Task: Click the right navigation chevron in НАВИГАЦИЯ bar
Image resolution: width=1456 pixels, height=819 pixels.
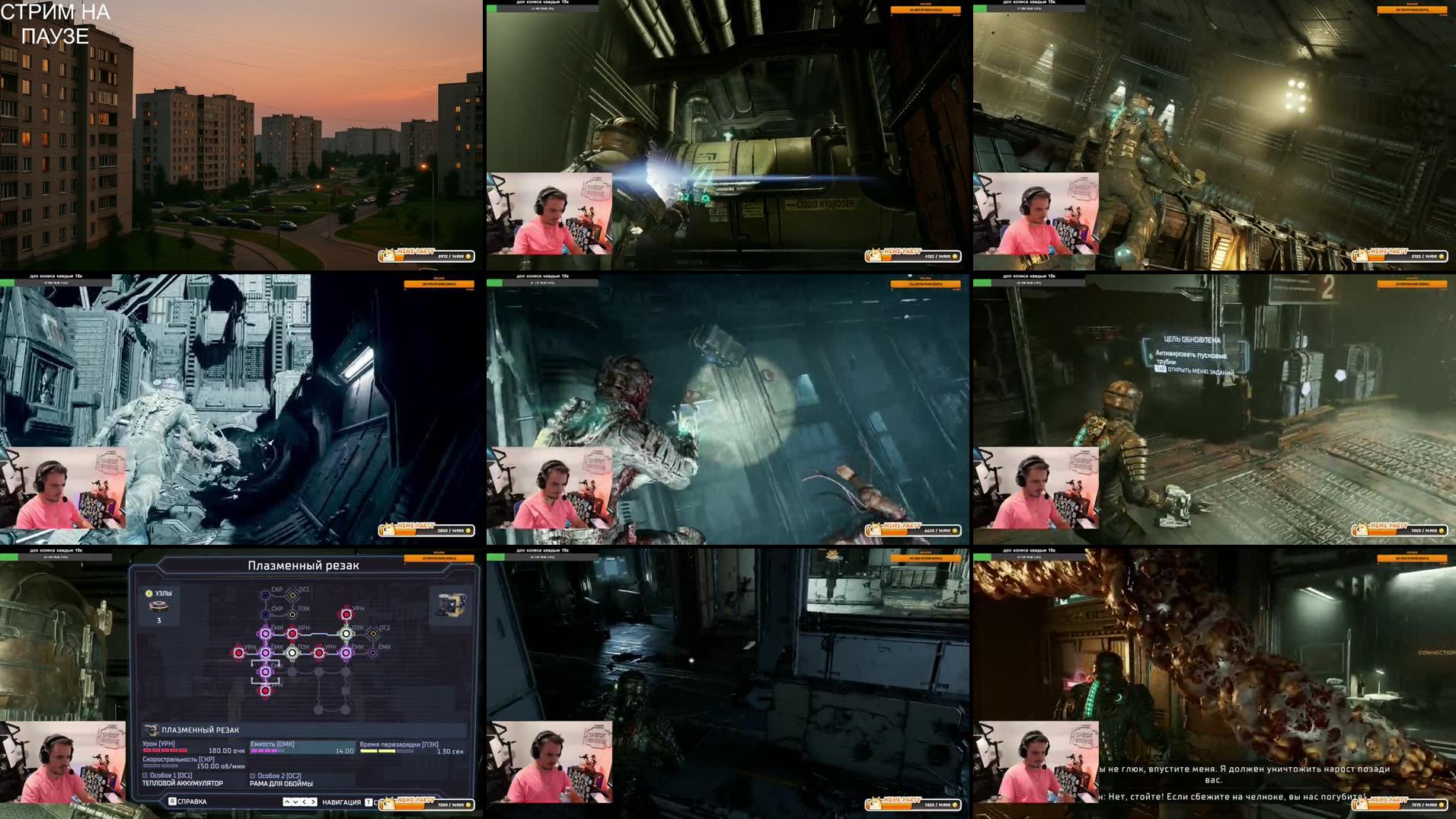Action: point(314,803)
